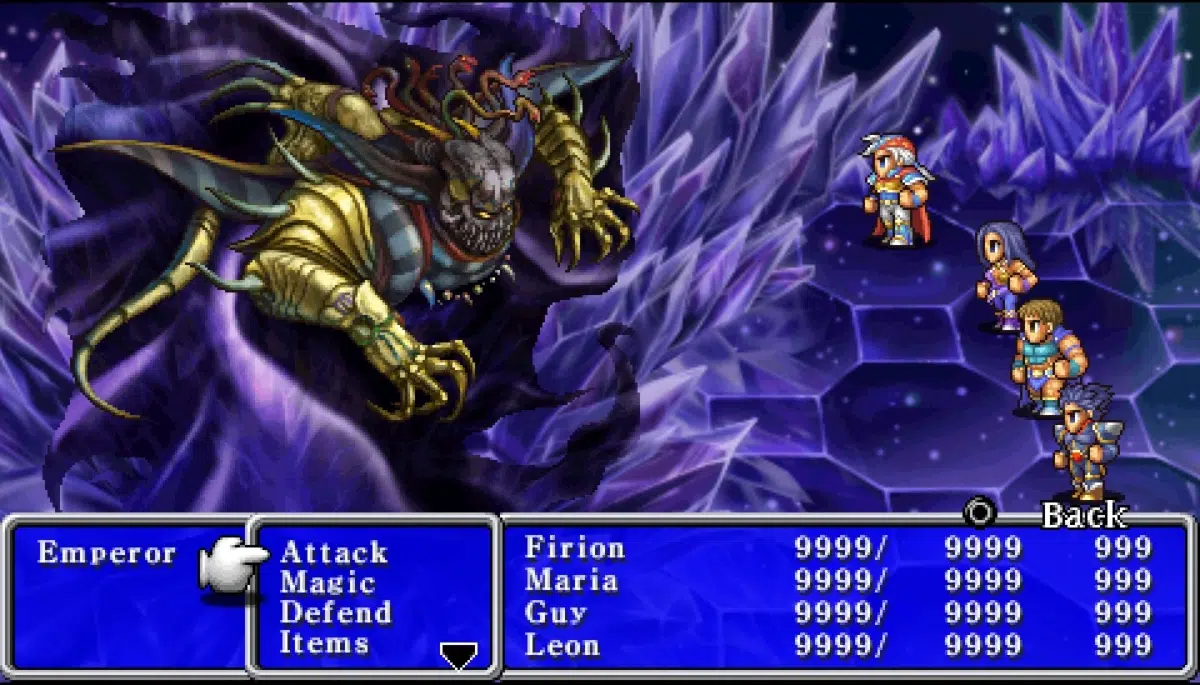Open the Items command
Viewport: 1200px width, 685px height.
(324, 642)
